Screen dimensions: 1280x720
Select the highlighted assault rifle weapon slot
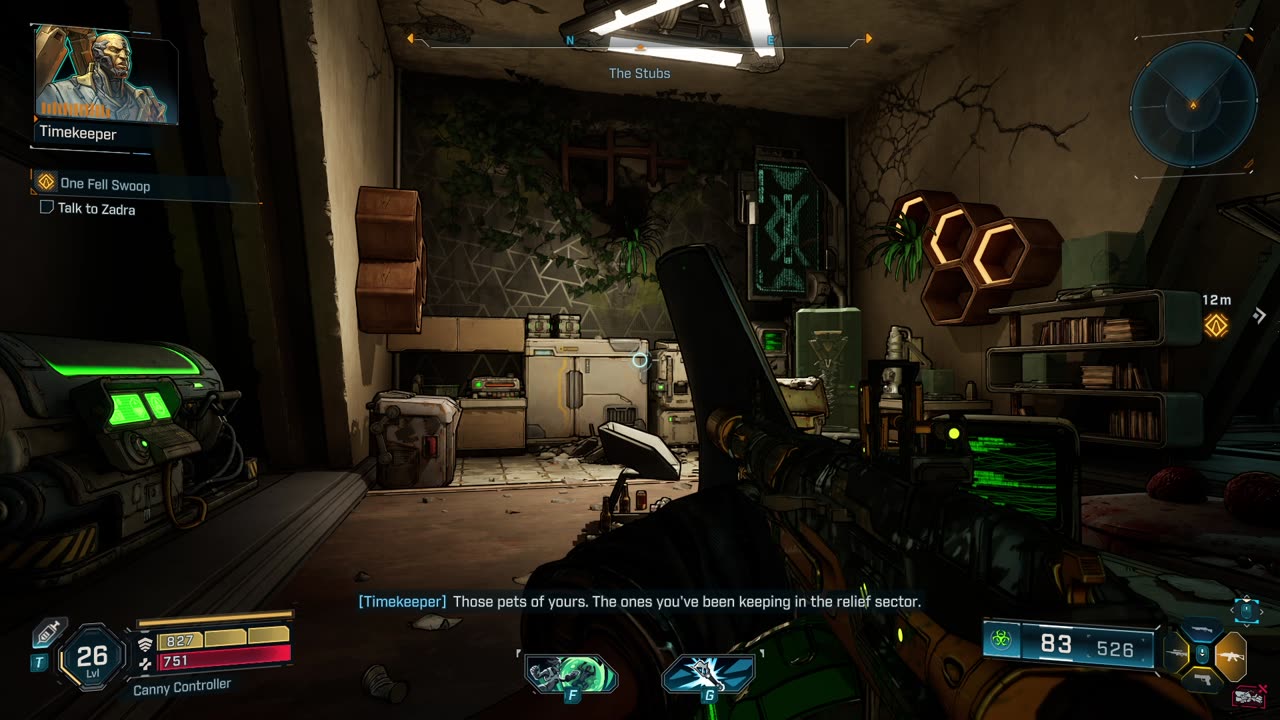[x=1230, y=656]
